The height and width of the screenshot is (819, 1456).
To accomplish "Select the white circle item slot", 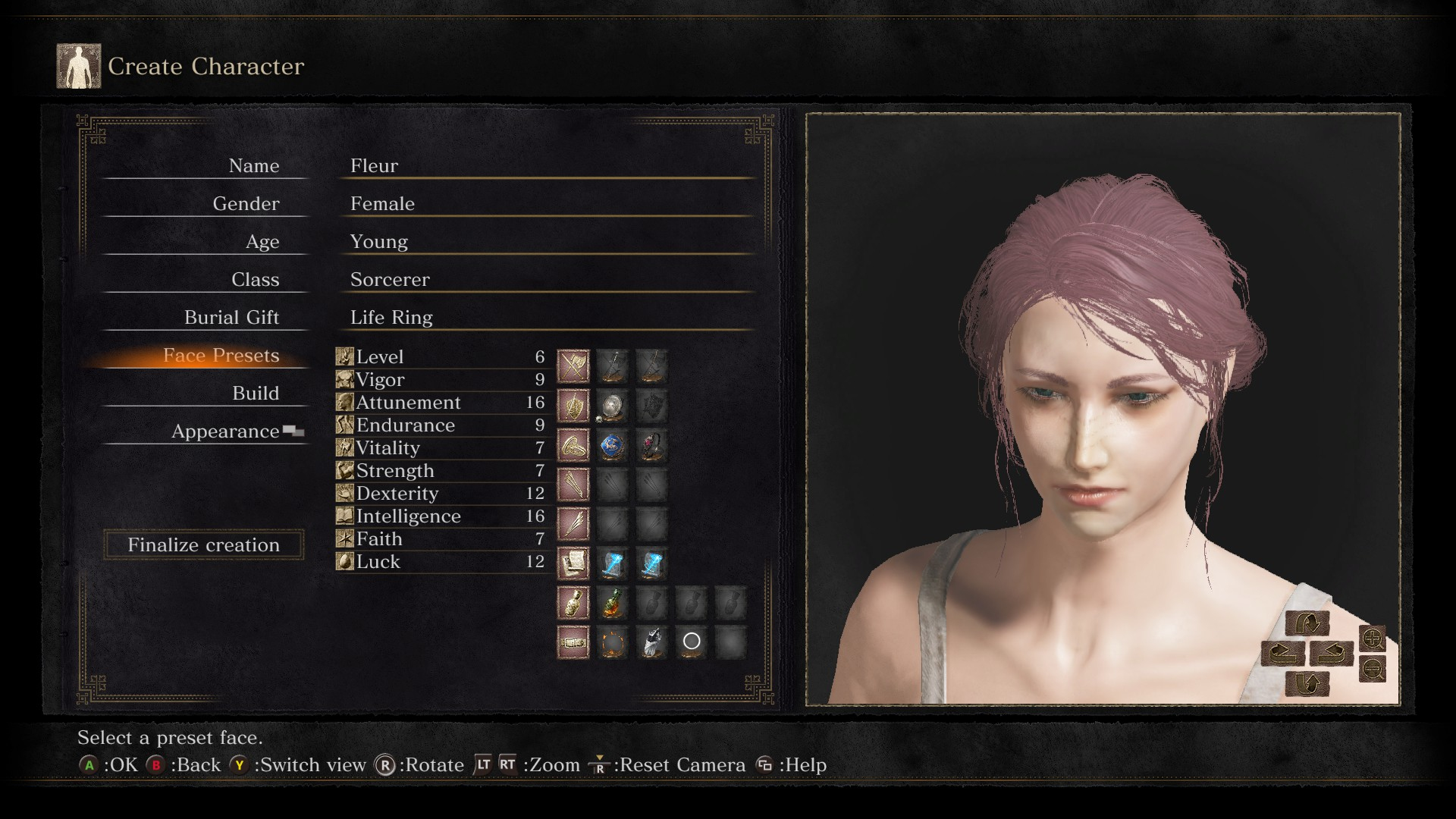I will click(691, 642).
